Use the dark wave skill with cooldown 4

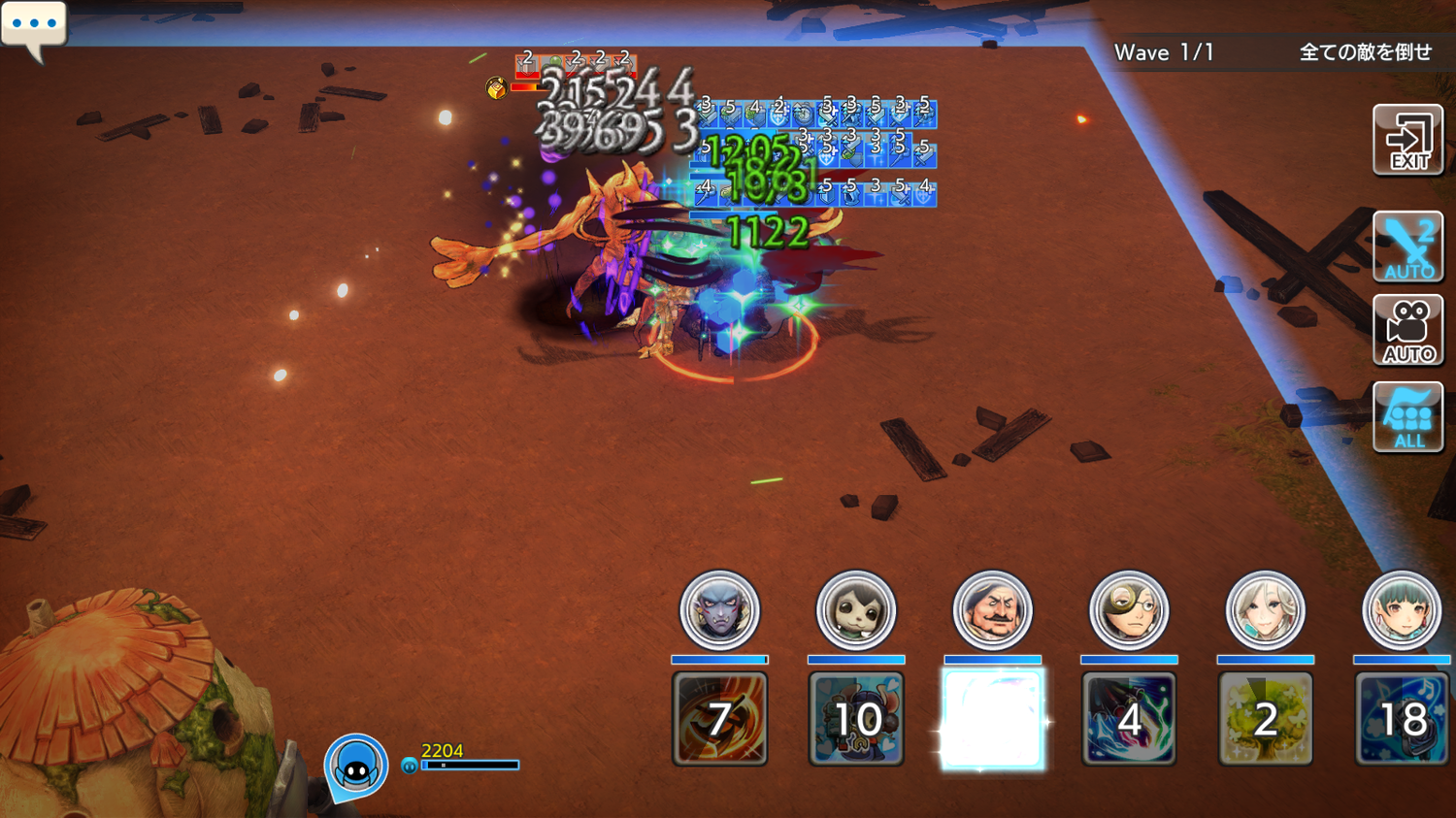[1128, 719]
